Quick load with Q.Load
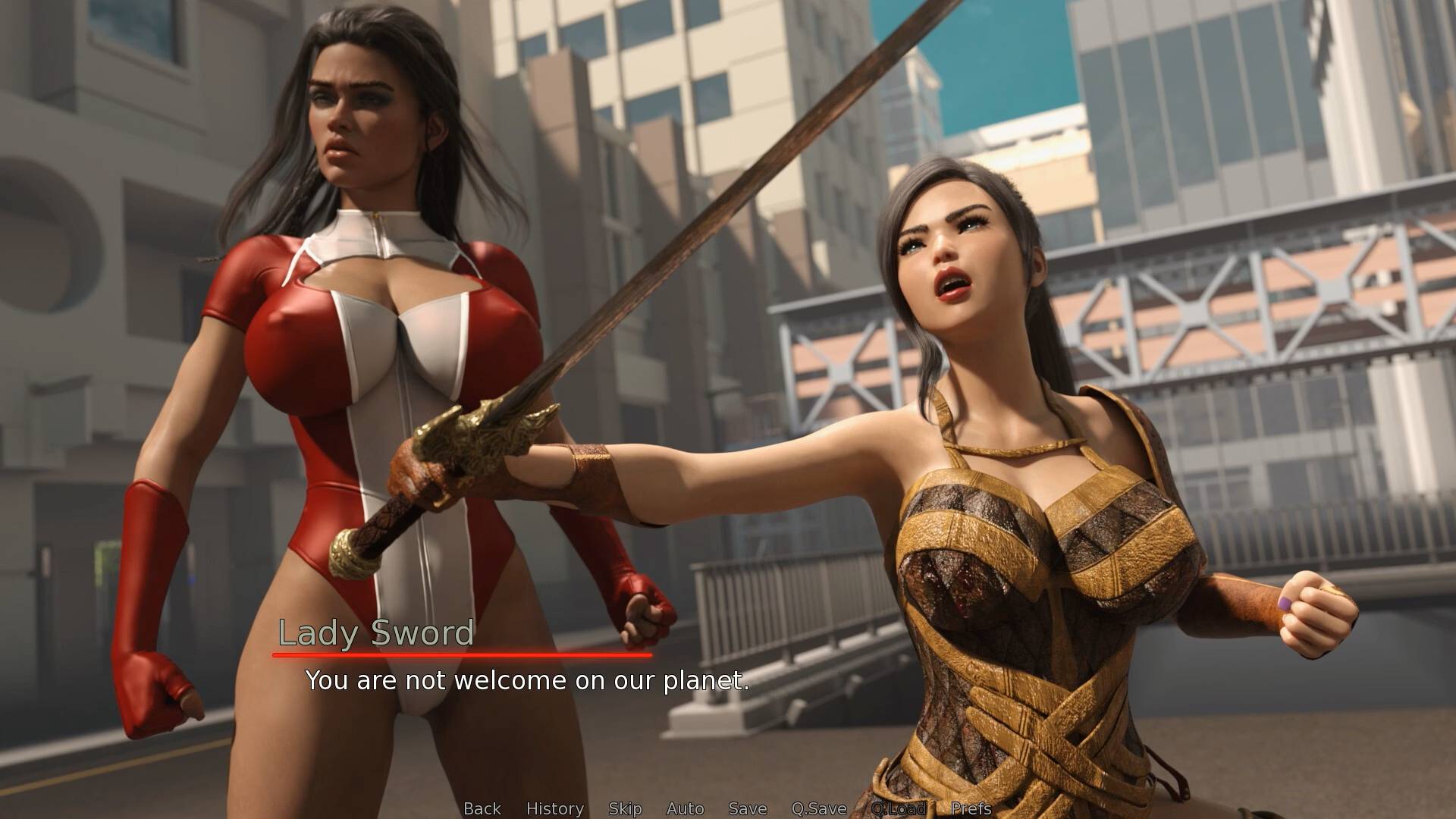The width and height of the screenshot is (1456, 819). [x=899, y=808]
